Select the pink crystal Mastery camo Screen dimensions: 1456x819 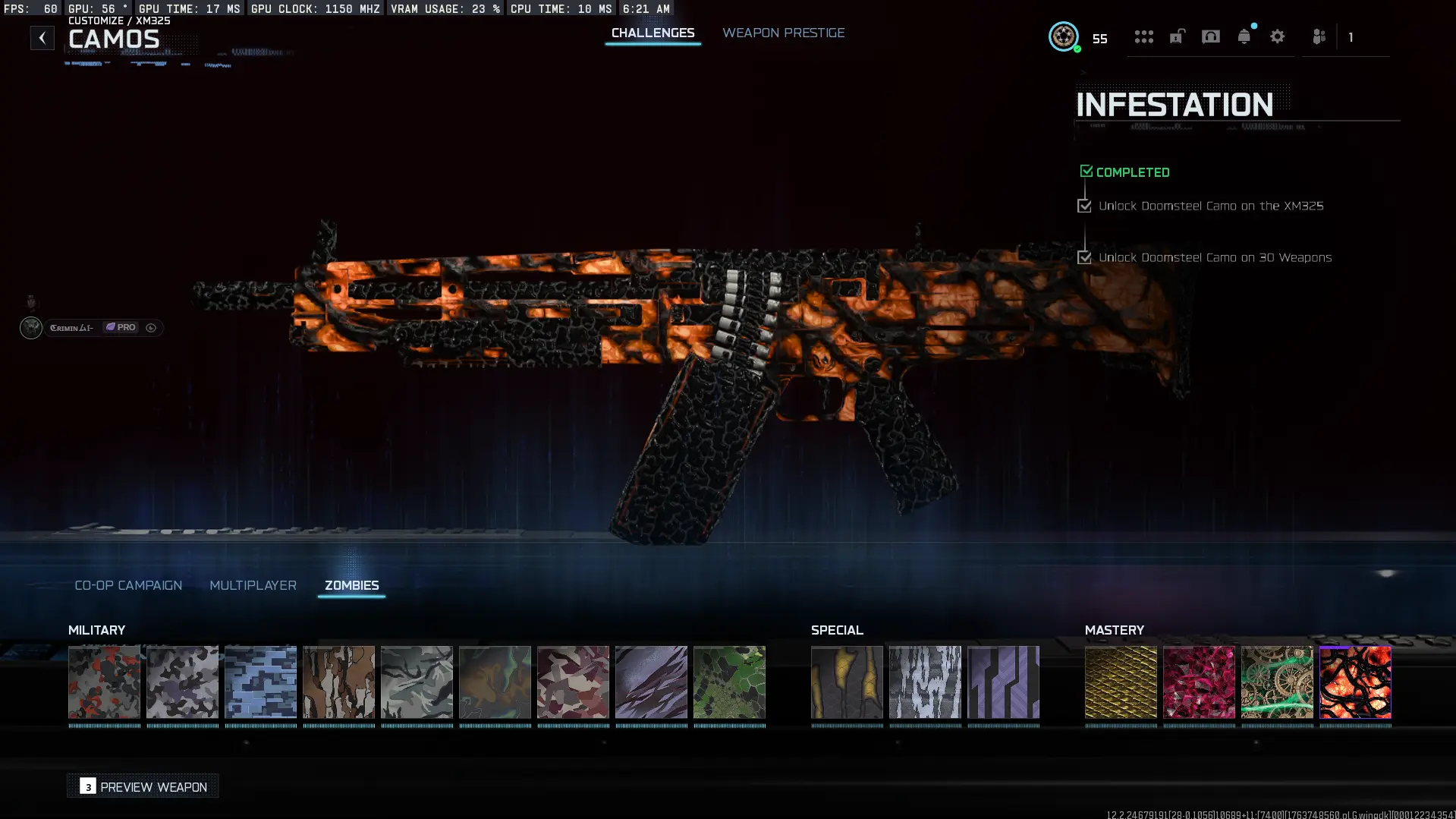coord(1200,682)
